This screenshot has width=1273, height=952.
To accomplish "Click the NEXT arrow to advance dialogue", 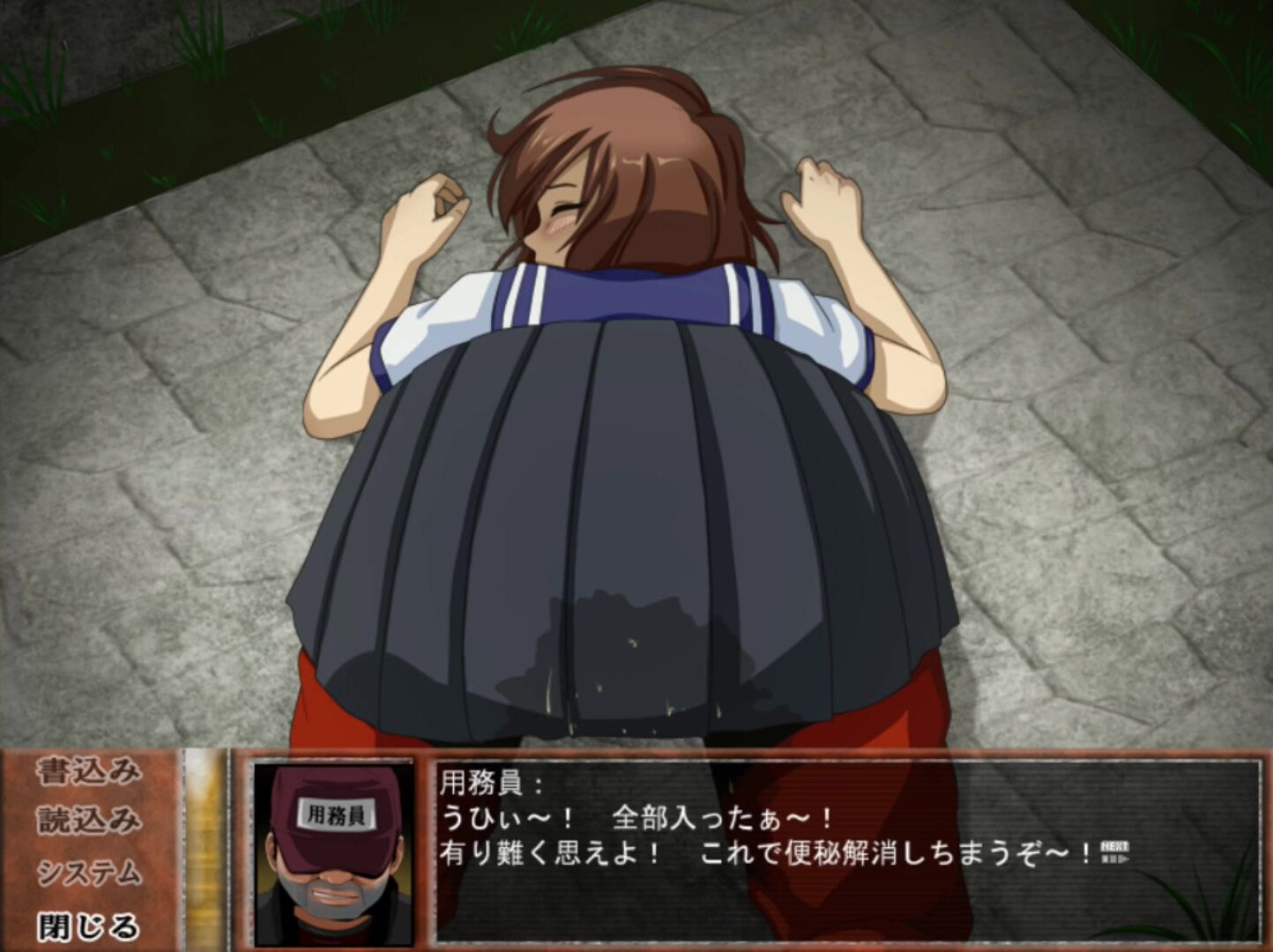I will tap(1114, 852).
